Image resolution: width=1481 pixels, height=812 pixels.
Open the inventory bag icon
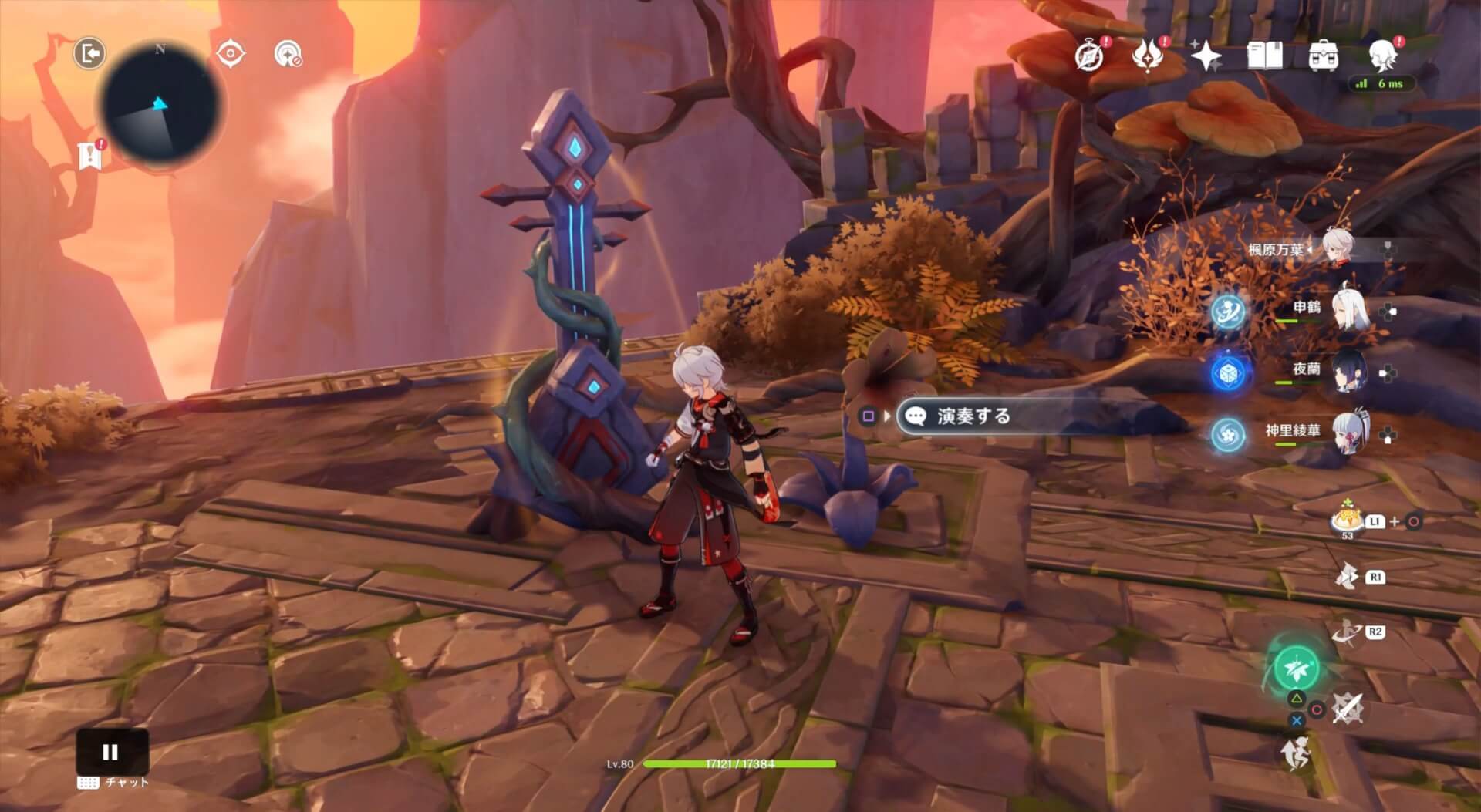tap(1323, 56)
